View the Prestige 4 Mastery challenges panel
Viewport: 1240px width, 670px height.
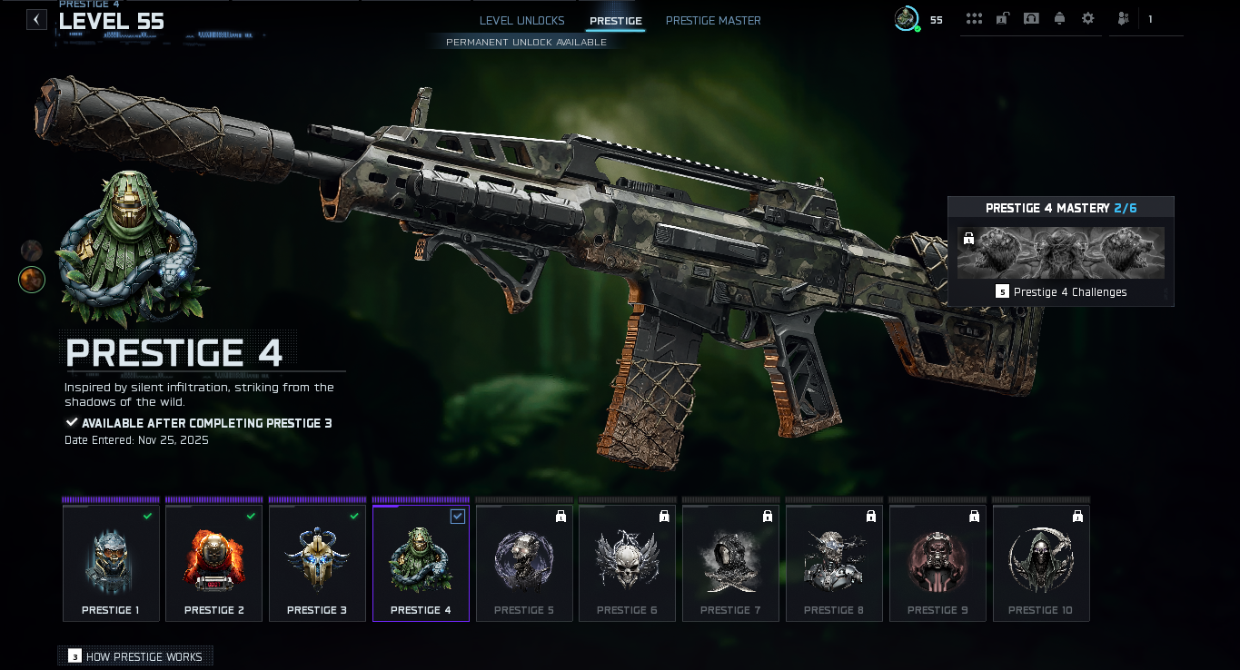(1060, 252)
